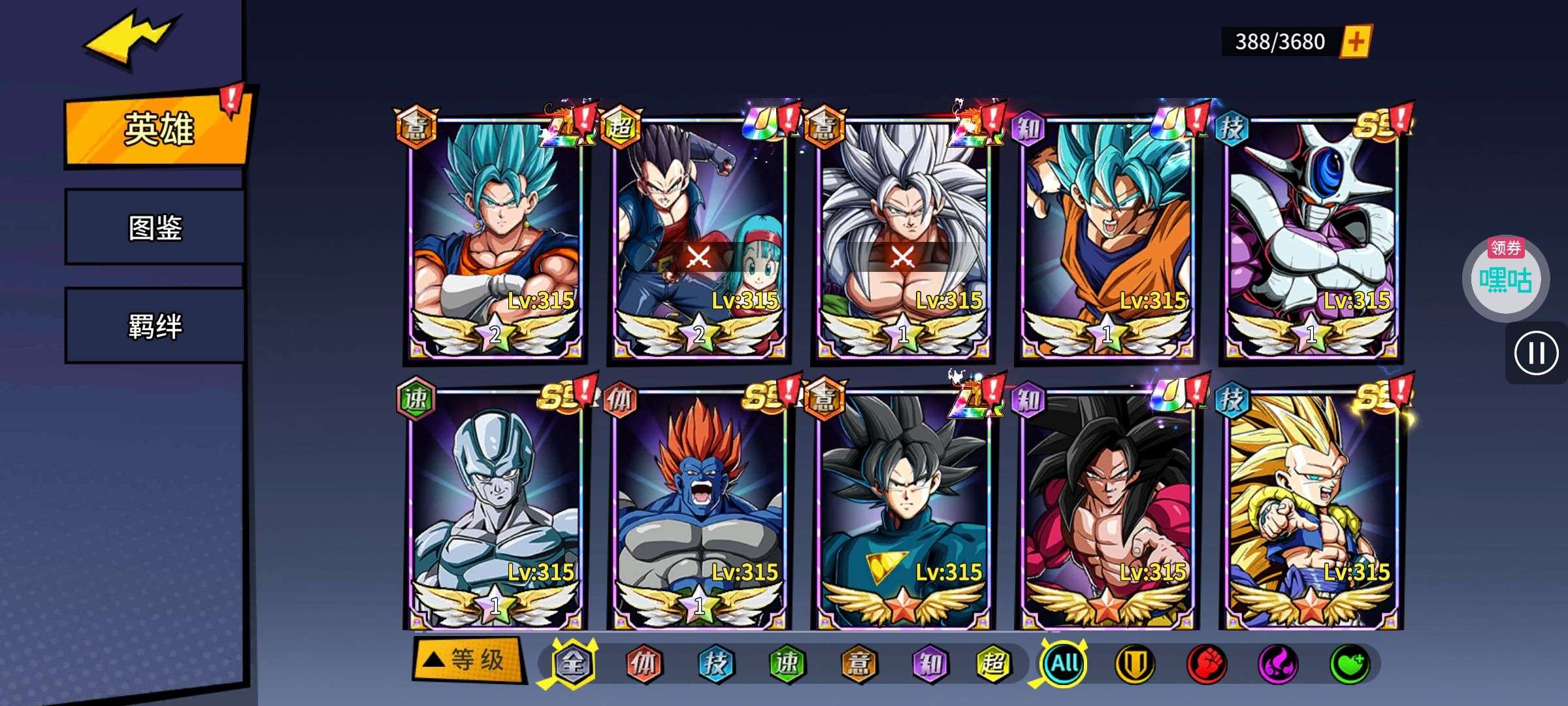
Task: Open the 图鉴 codex tab
Action: coord(155,227)
